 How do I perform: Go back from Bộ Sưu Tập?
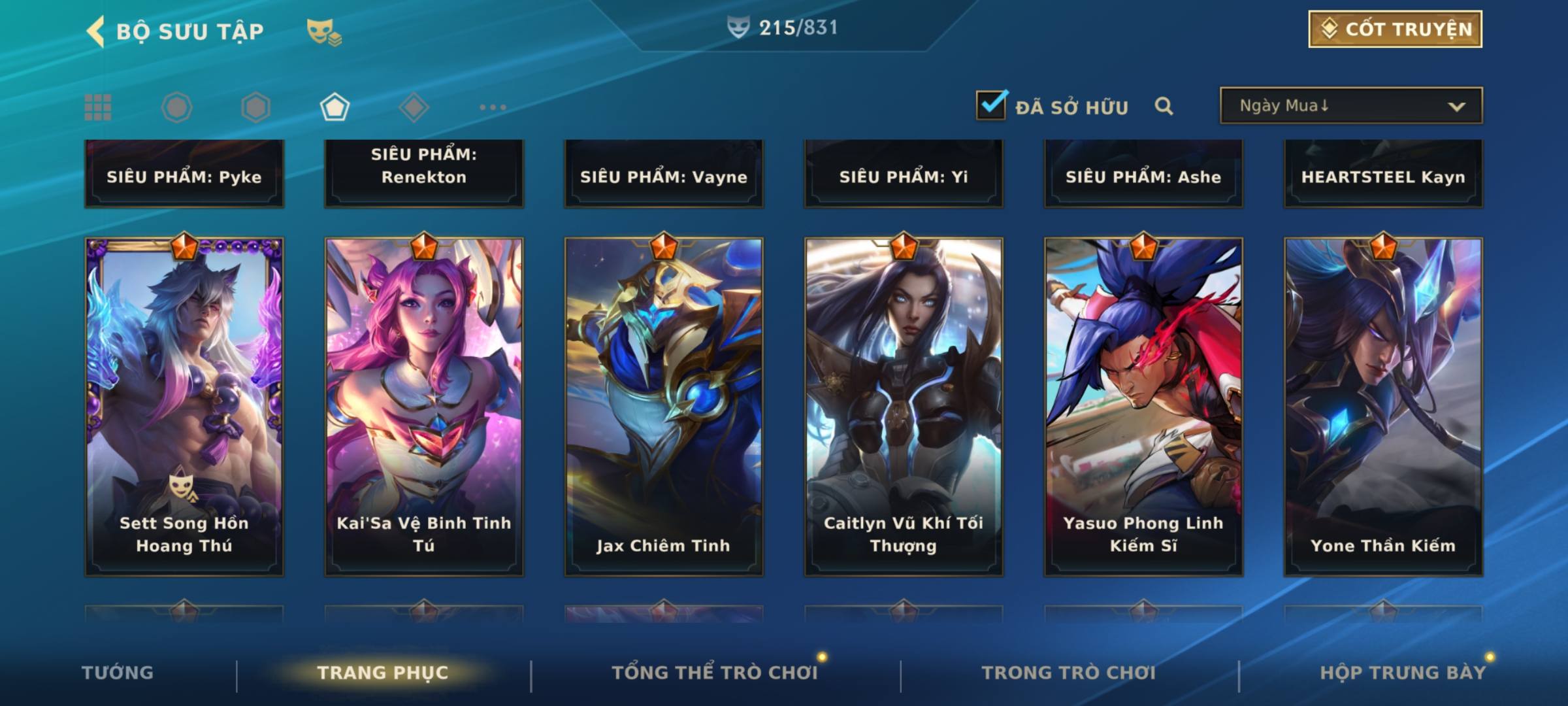click(x=97, y=31)
